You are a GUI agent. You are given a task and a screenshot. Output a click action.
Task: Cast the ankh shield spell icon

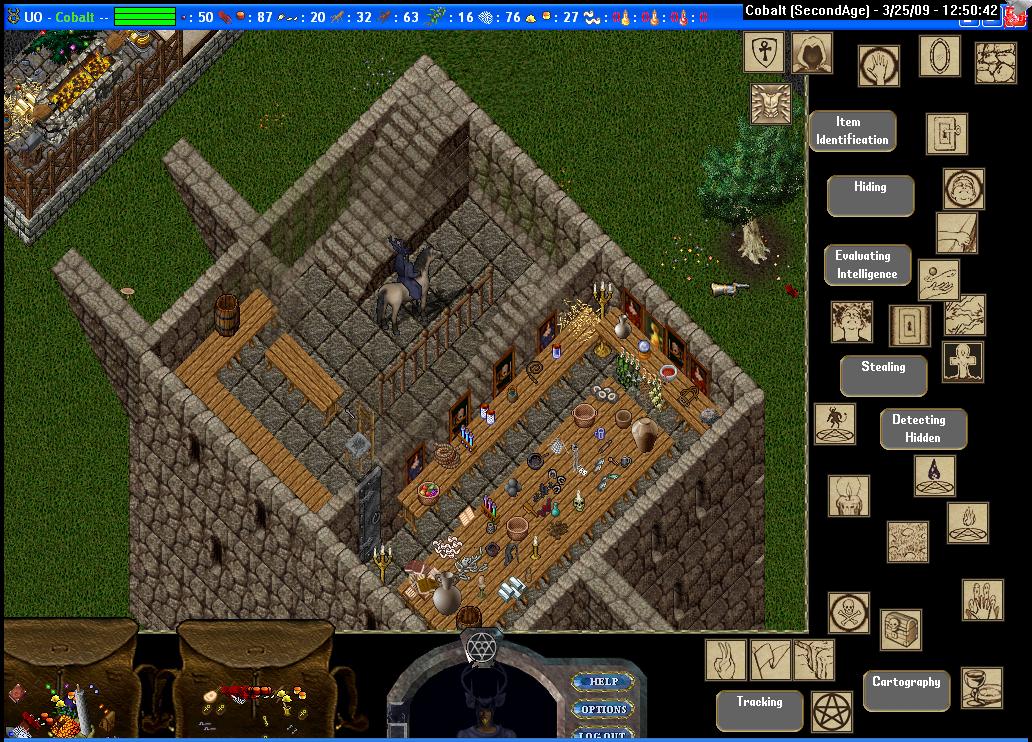[x=763, y=52]
